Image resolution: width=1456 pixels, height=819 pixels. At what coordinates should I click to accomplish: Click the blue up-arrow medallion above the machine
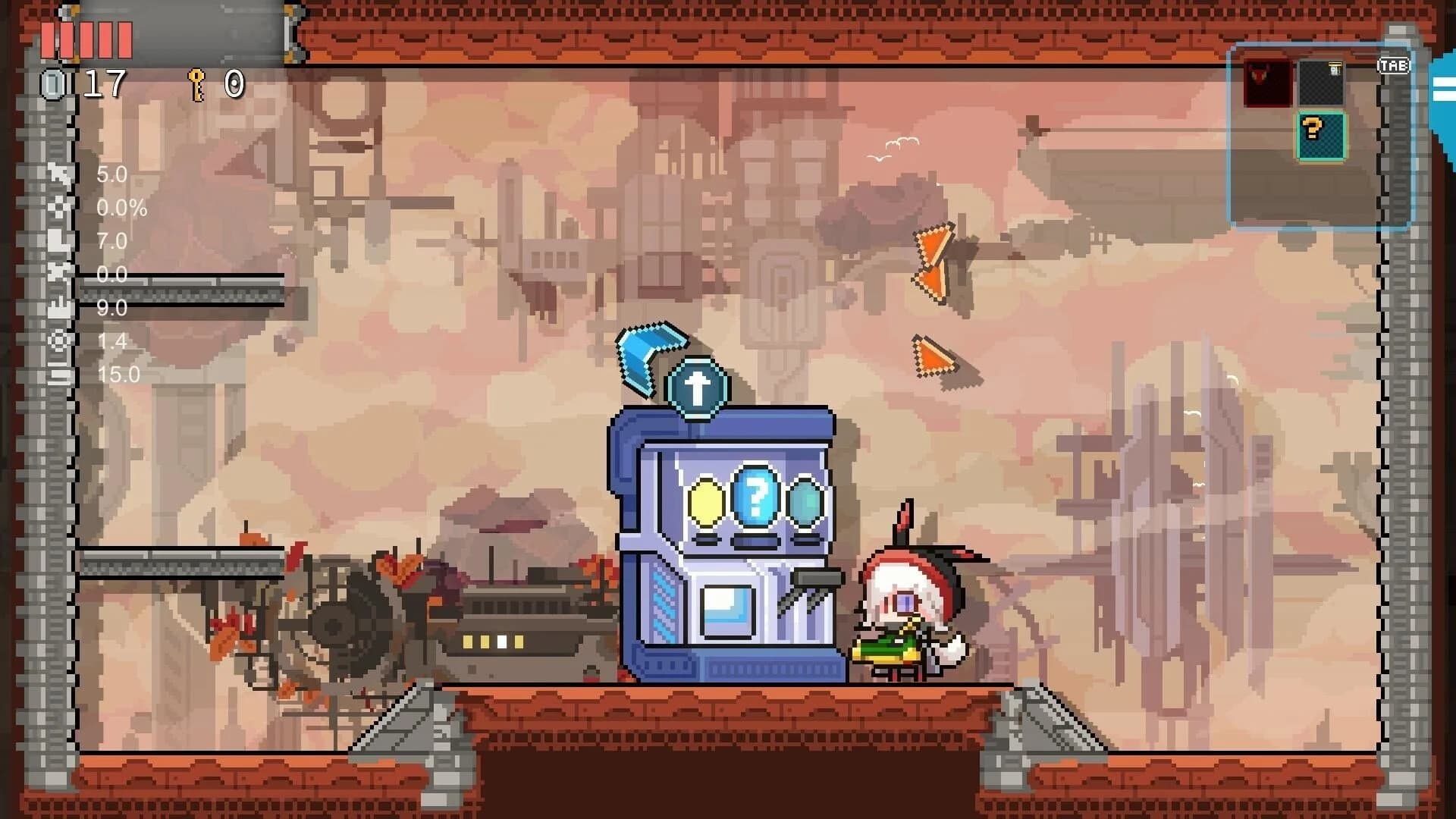[697, 386]
